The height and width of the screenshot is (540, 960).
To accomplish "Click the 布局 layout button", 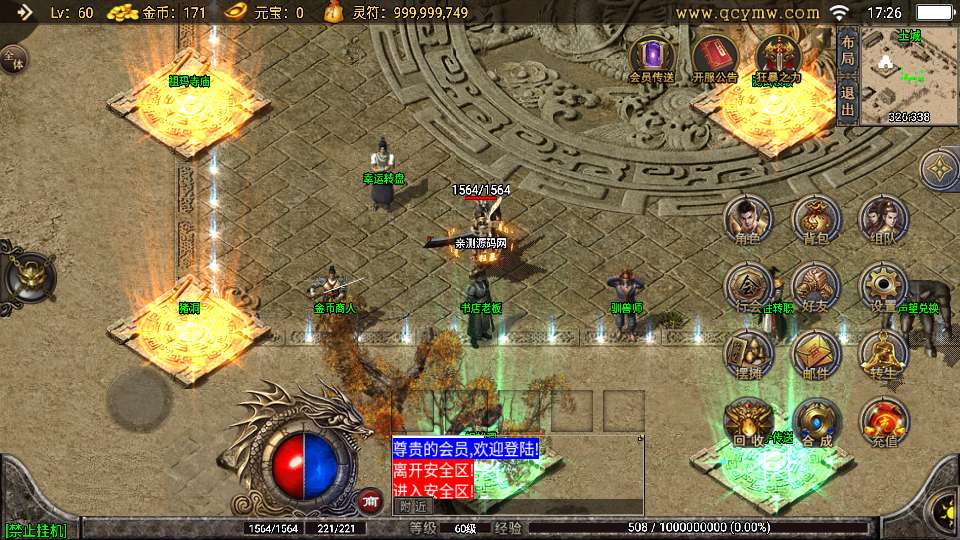I will pyautogui.click(x=848, y=51).
